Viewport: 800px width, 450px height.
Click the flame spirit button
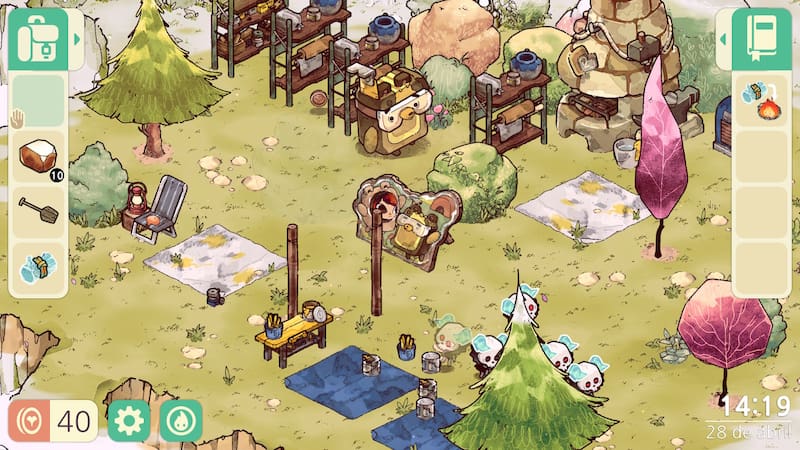click(181, 421)
